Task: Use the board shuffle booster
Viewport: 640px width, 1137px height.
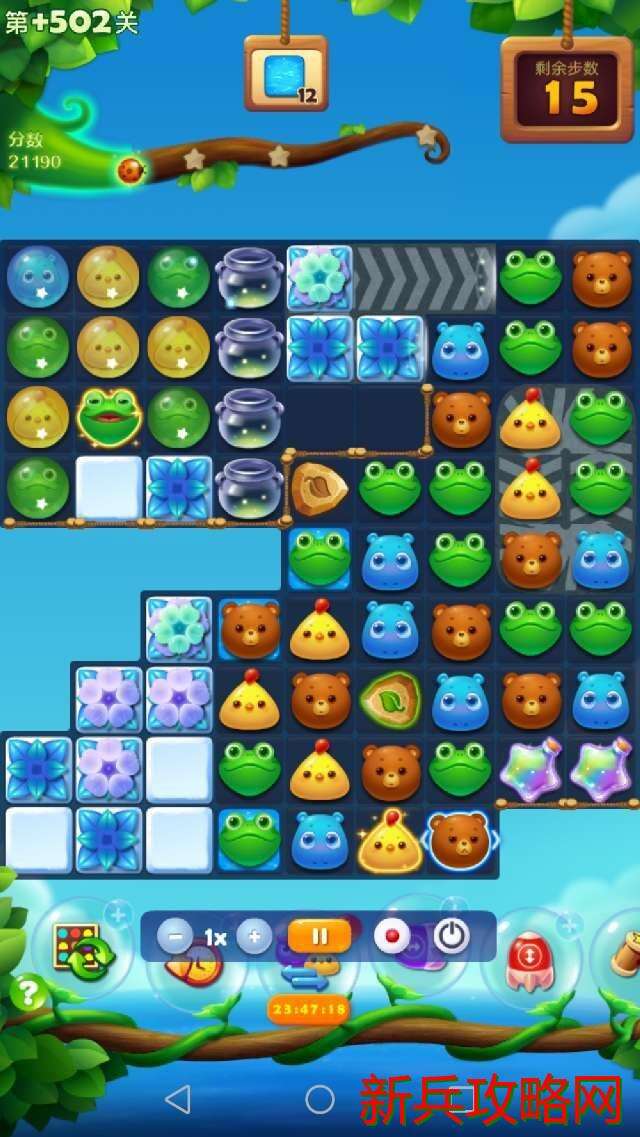Action: tap(82, 946)
